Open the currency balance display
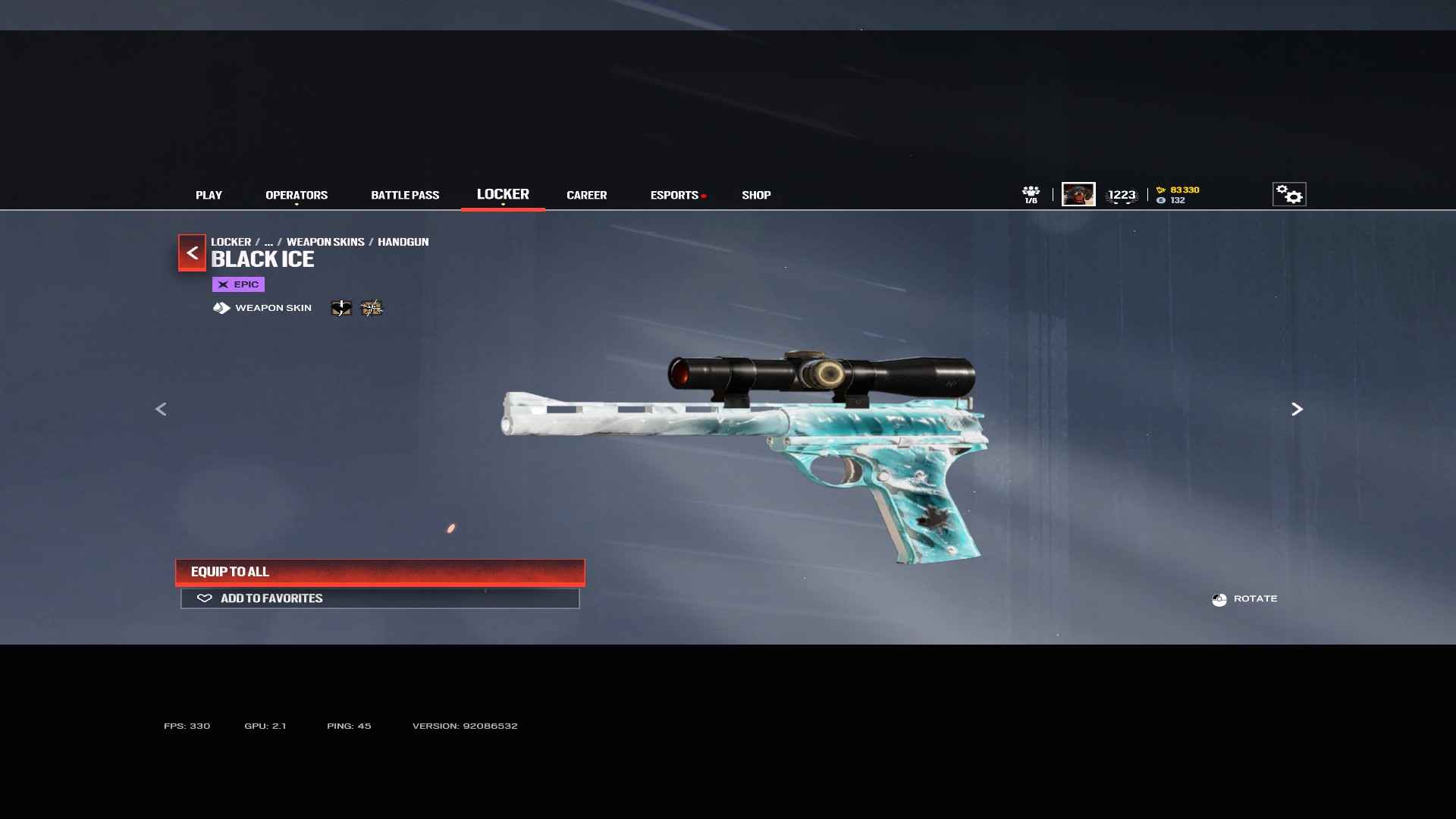The height and width of the screenshot is (819, 1456). point(1178,195)
